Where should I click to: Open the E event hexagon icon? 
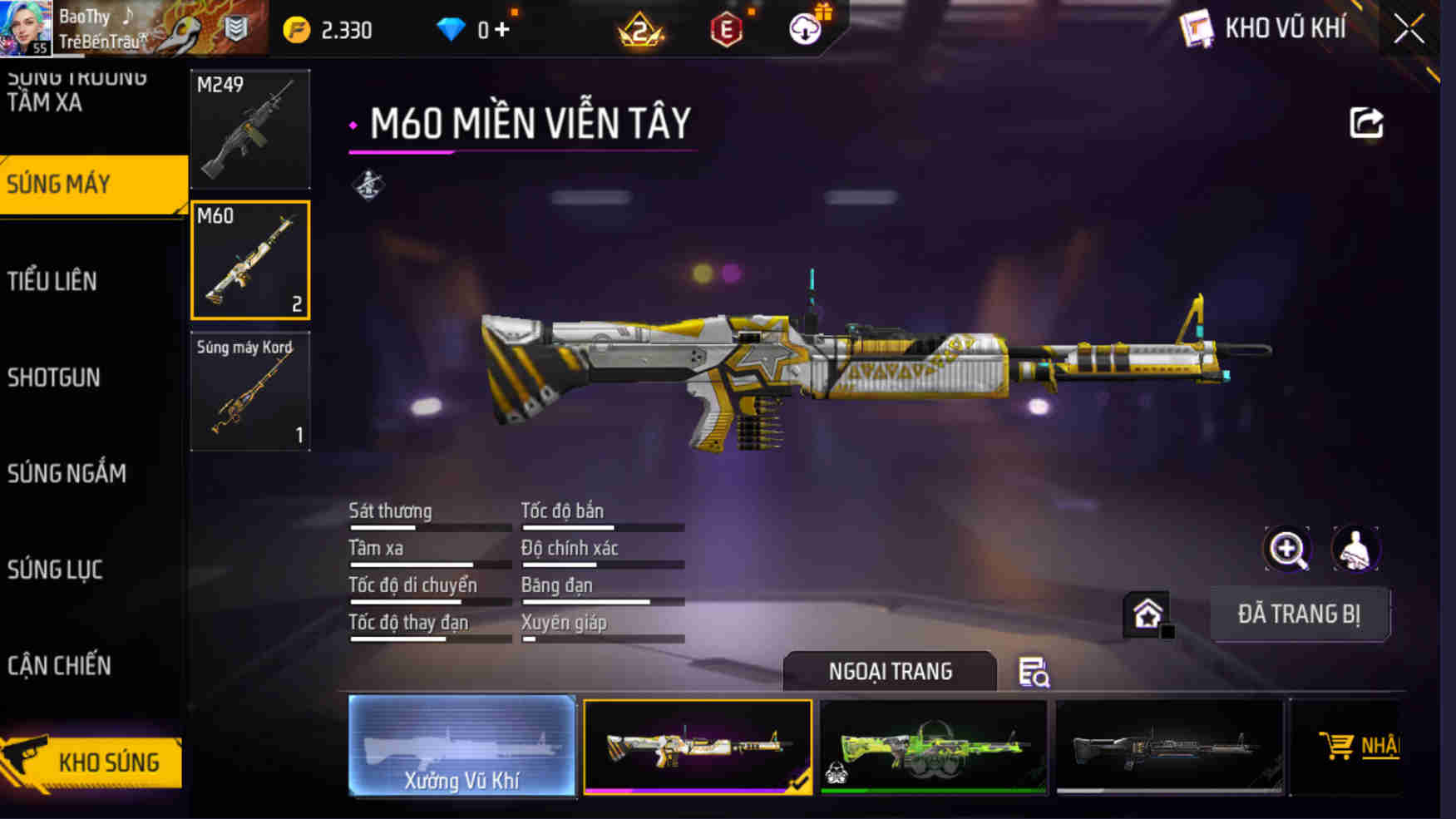728,27
